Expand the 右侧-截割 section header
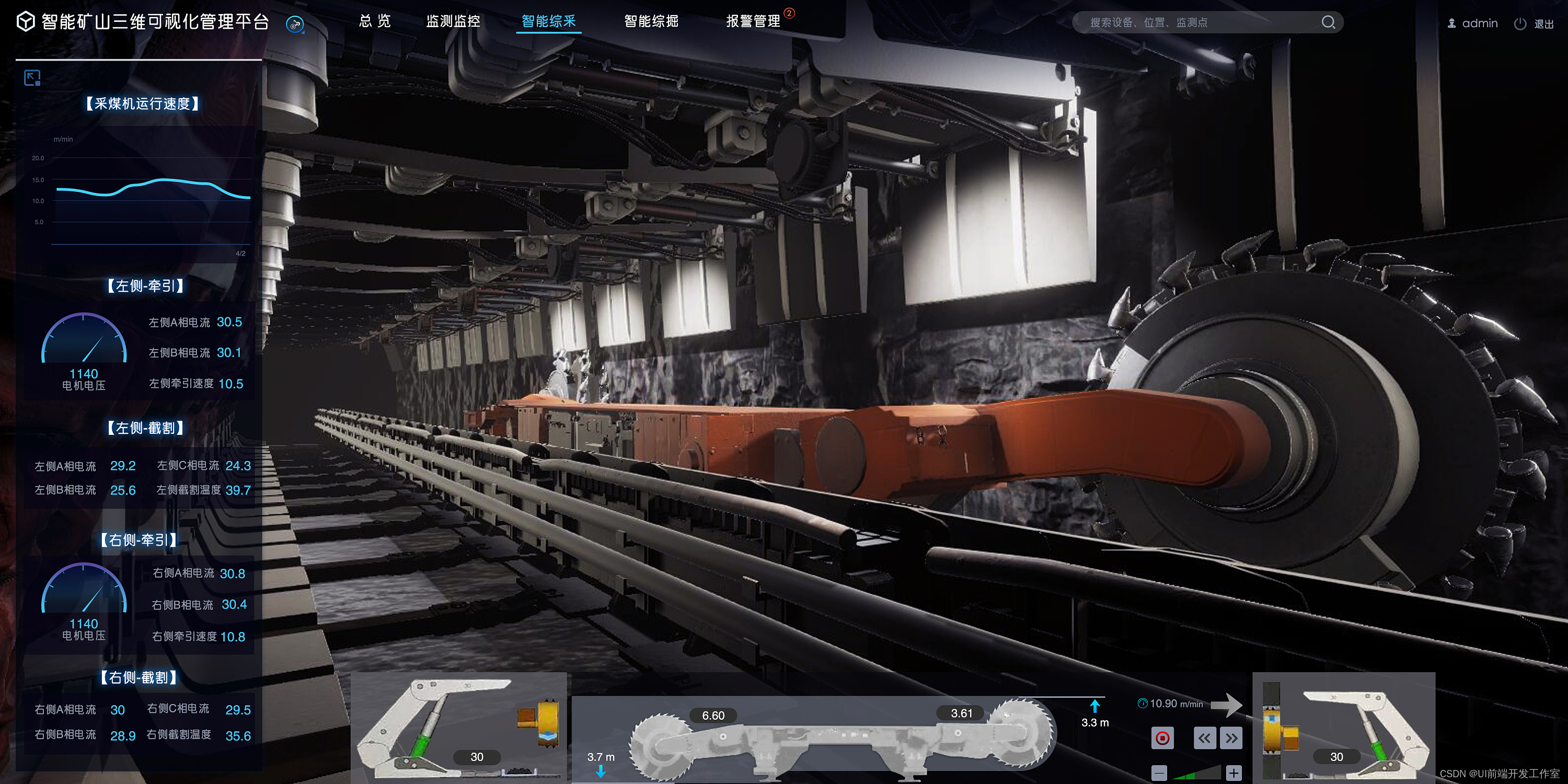 140,677
